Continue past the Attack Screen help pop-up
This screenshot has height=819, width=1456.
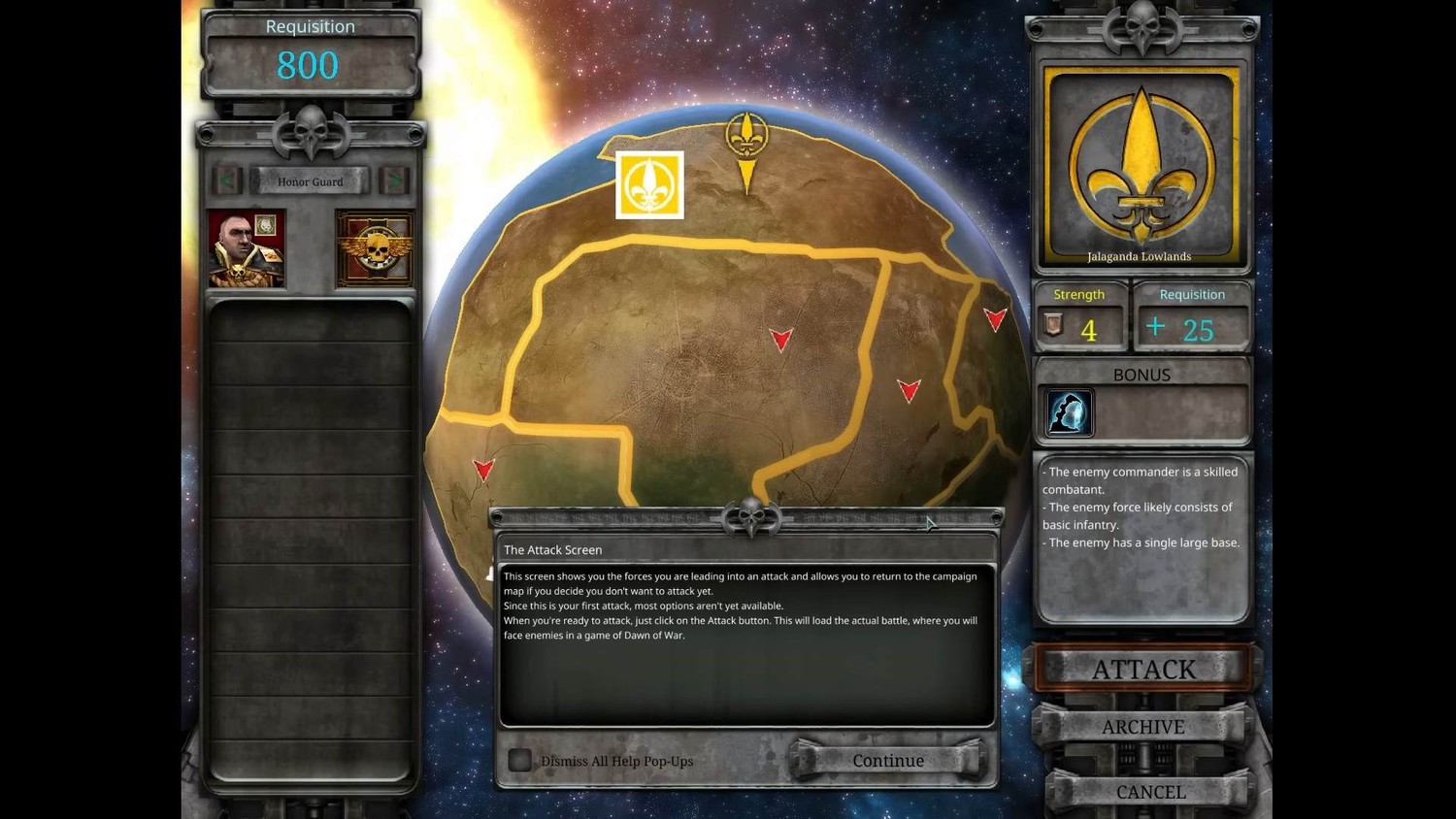888,761
